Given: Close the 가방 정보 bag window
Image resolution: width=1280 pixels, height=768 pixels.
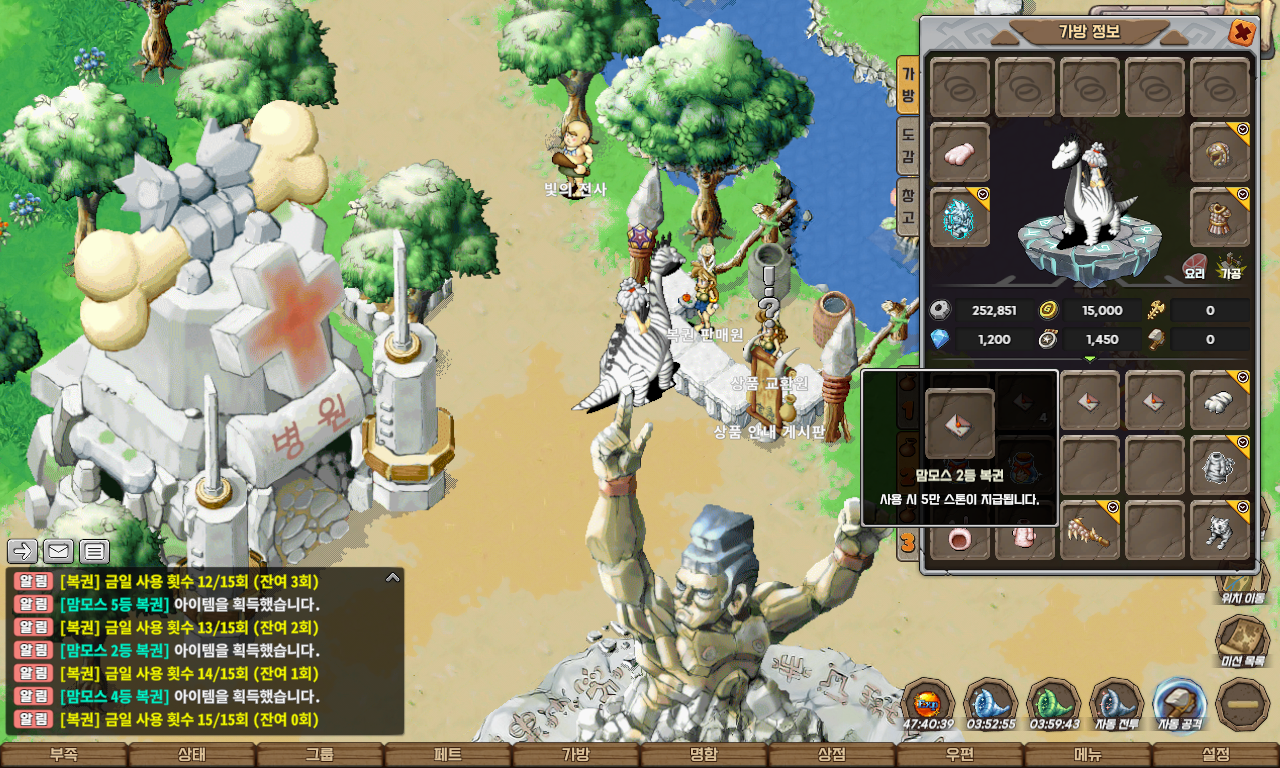Looking at the screenshot, I should (x=1242, y=32).
